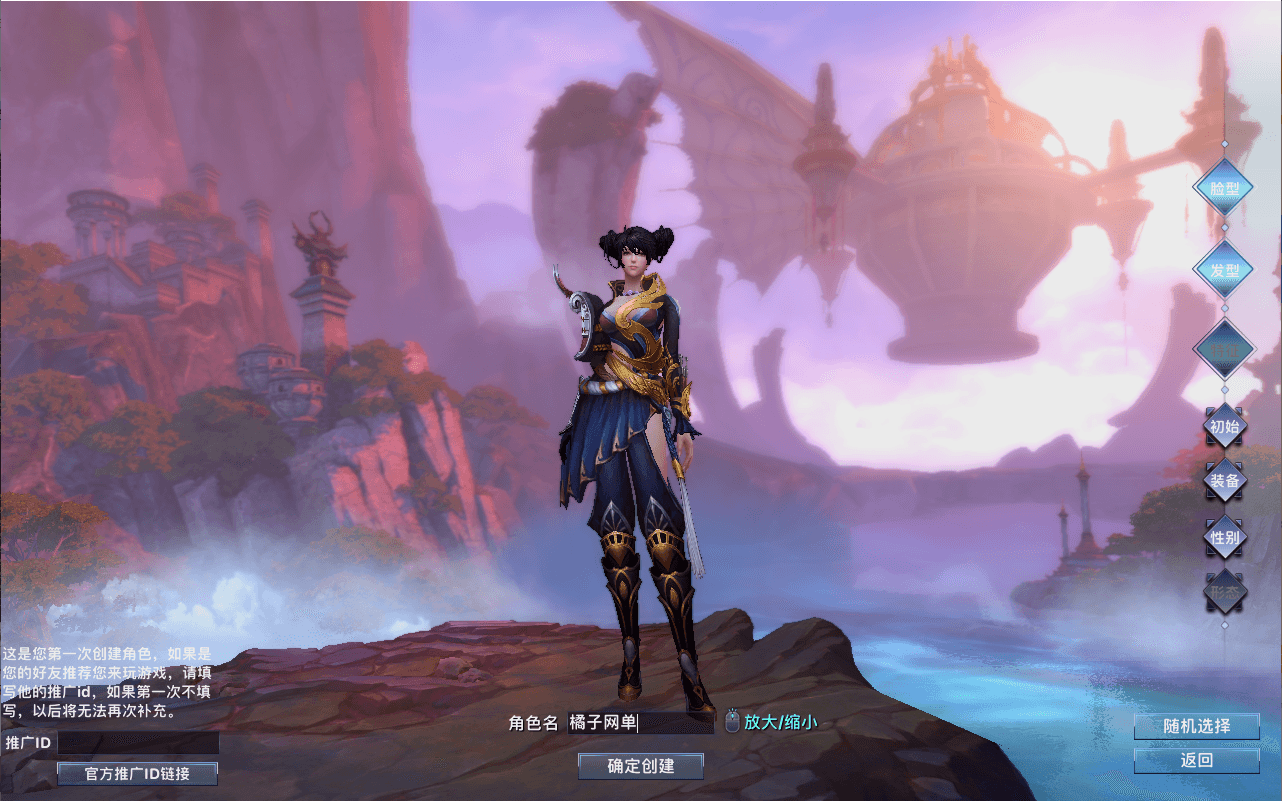Toggle character 性别 gender
Image resolution: width=1282 pixels, height=801 pixels.
click(x=1224, y=537)
